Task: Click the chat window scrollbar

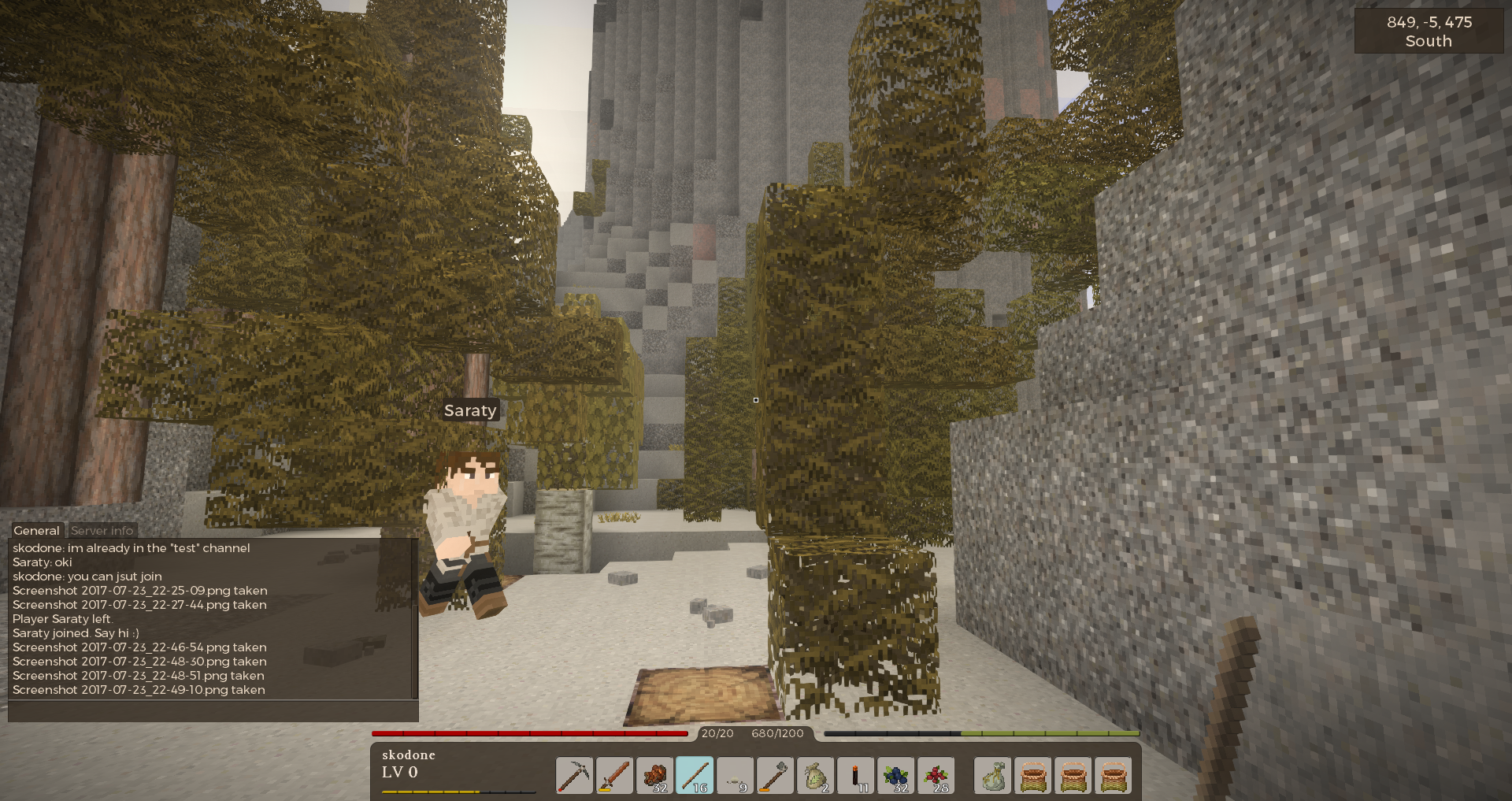Action: click(x=415, y=618)
